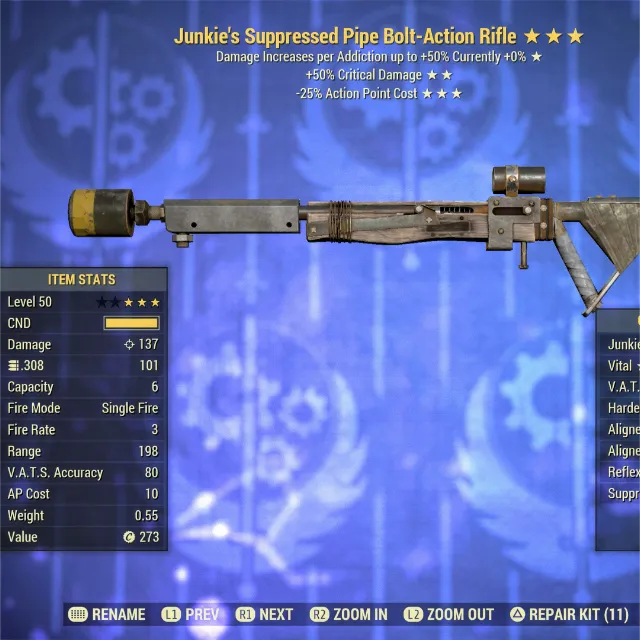Use the Repair Kit (11) option

[x=568, y=614]
